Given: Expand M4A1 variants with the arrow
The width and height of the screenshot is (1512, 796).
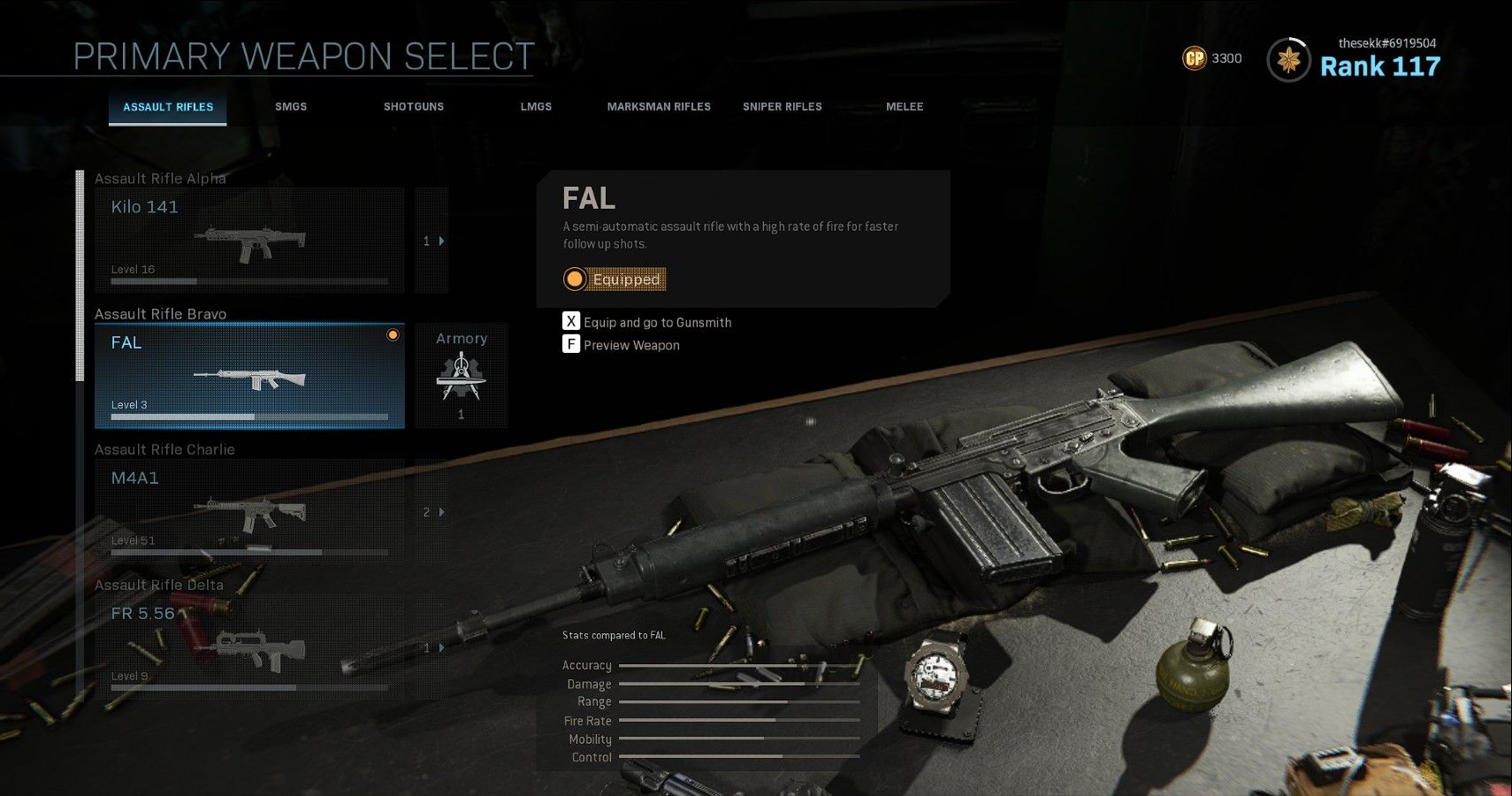Looking at the screenshot, I should click(442, 511).
